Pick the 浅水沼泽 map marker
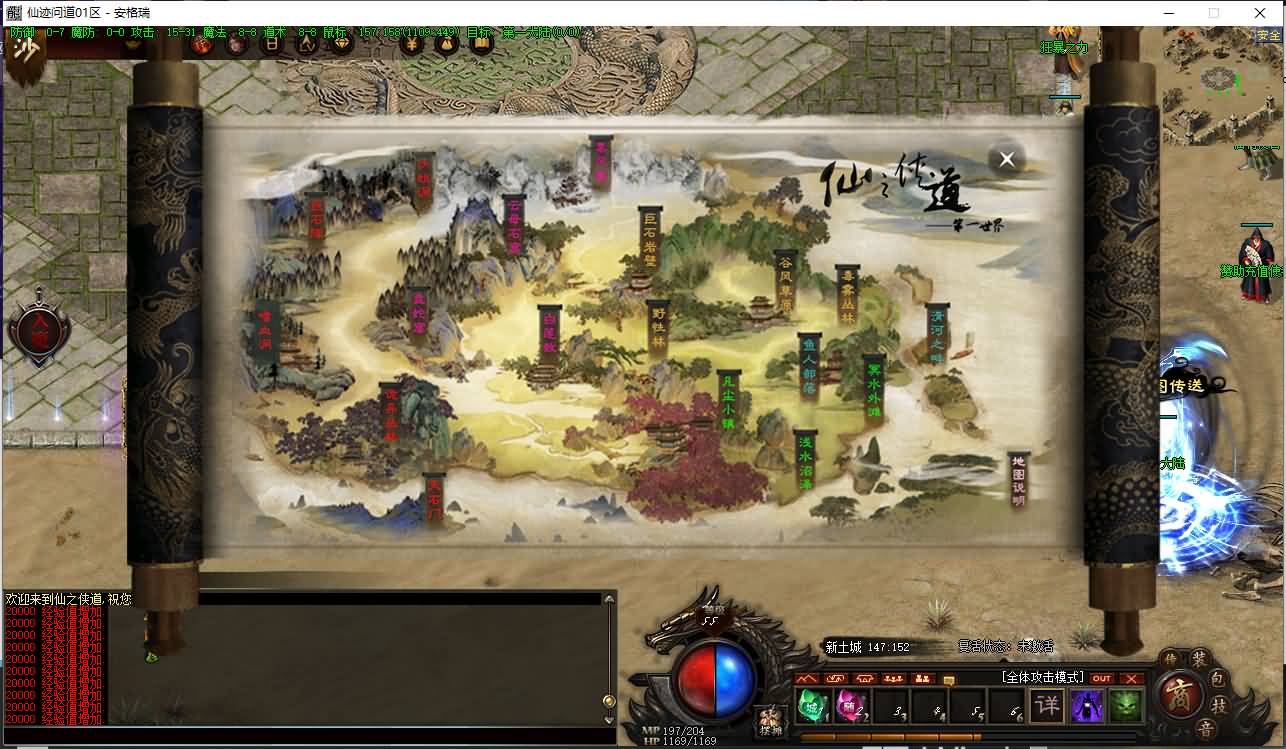 (806, 462)
